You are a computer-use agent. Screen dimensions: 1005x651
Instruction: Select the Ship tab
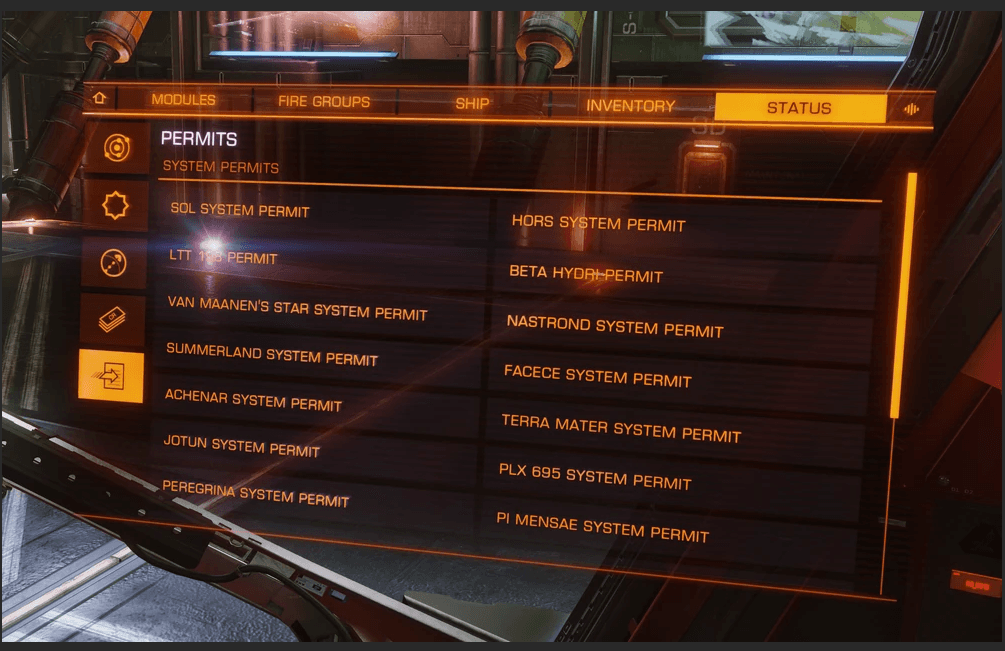pos(472,103)
